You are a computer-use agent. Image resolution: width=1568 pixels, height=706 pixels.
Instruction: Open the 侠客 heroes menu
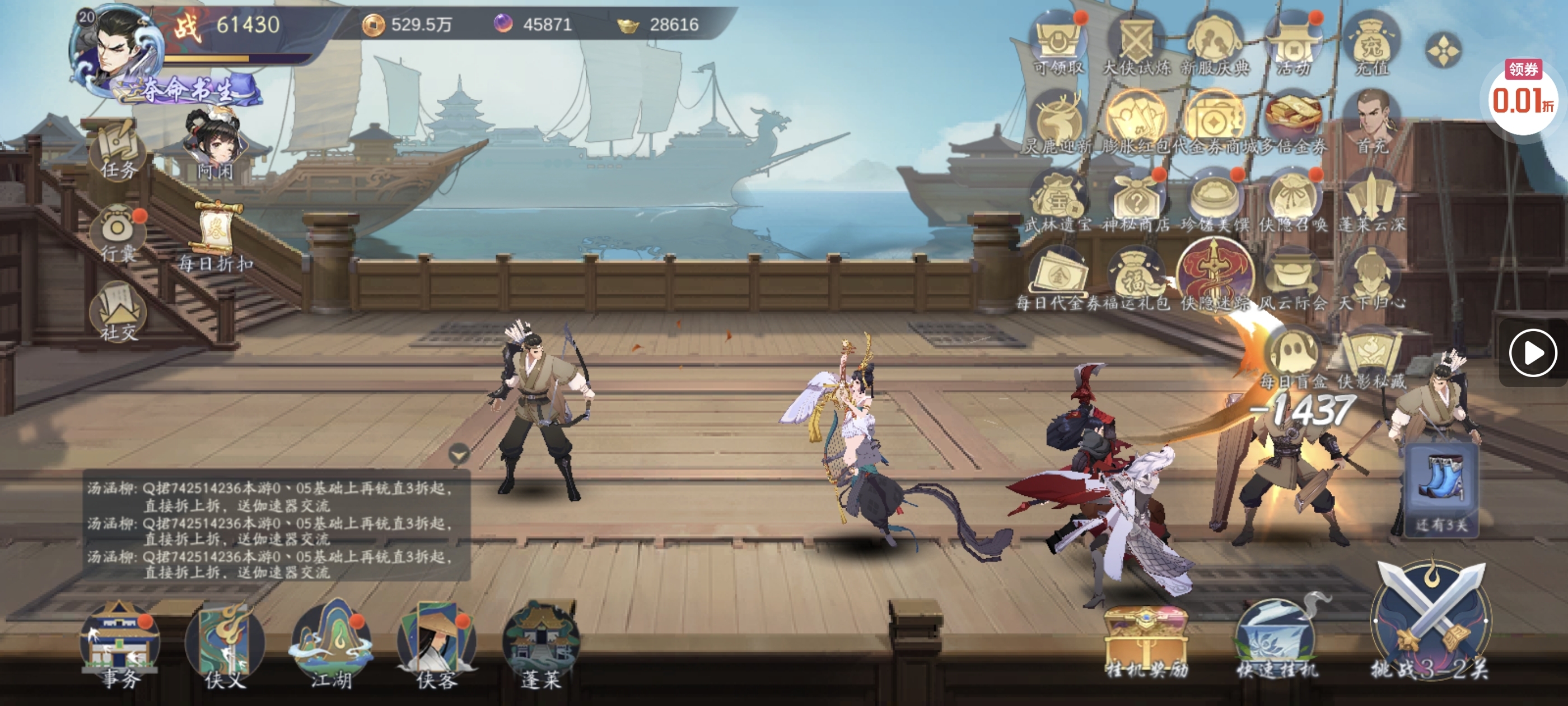pos(436,643)
